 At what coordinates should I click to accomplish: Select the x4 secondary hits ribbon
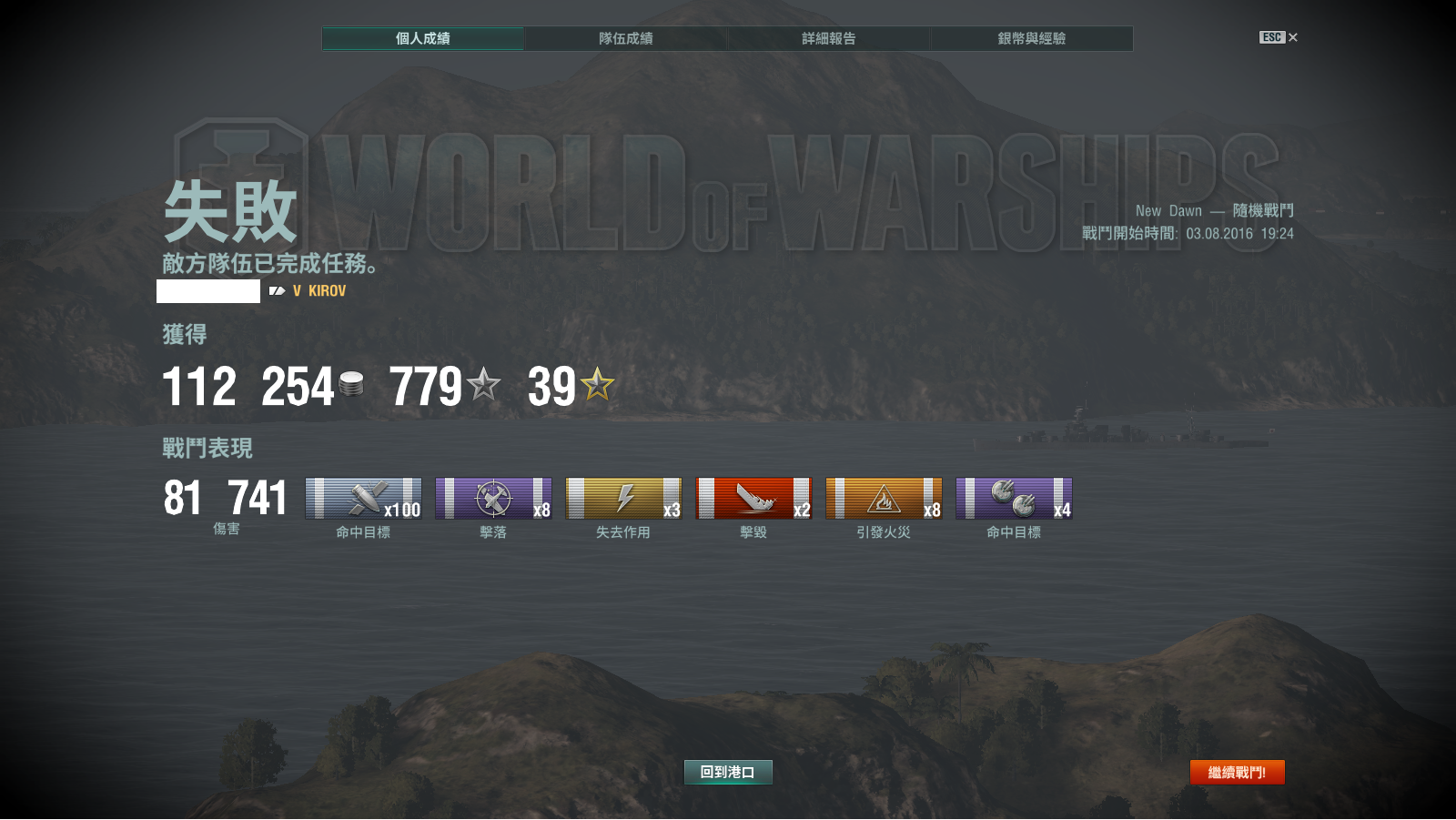tap(1014, 499)
